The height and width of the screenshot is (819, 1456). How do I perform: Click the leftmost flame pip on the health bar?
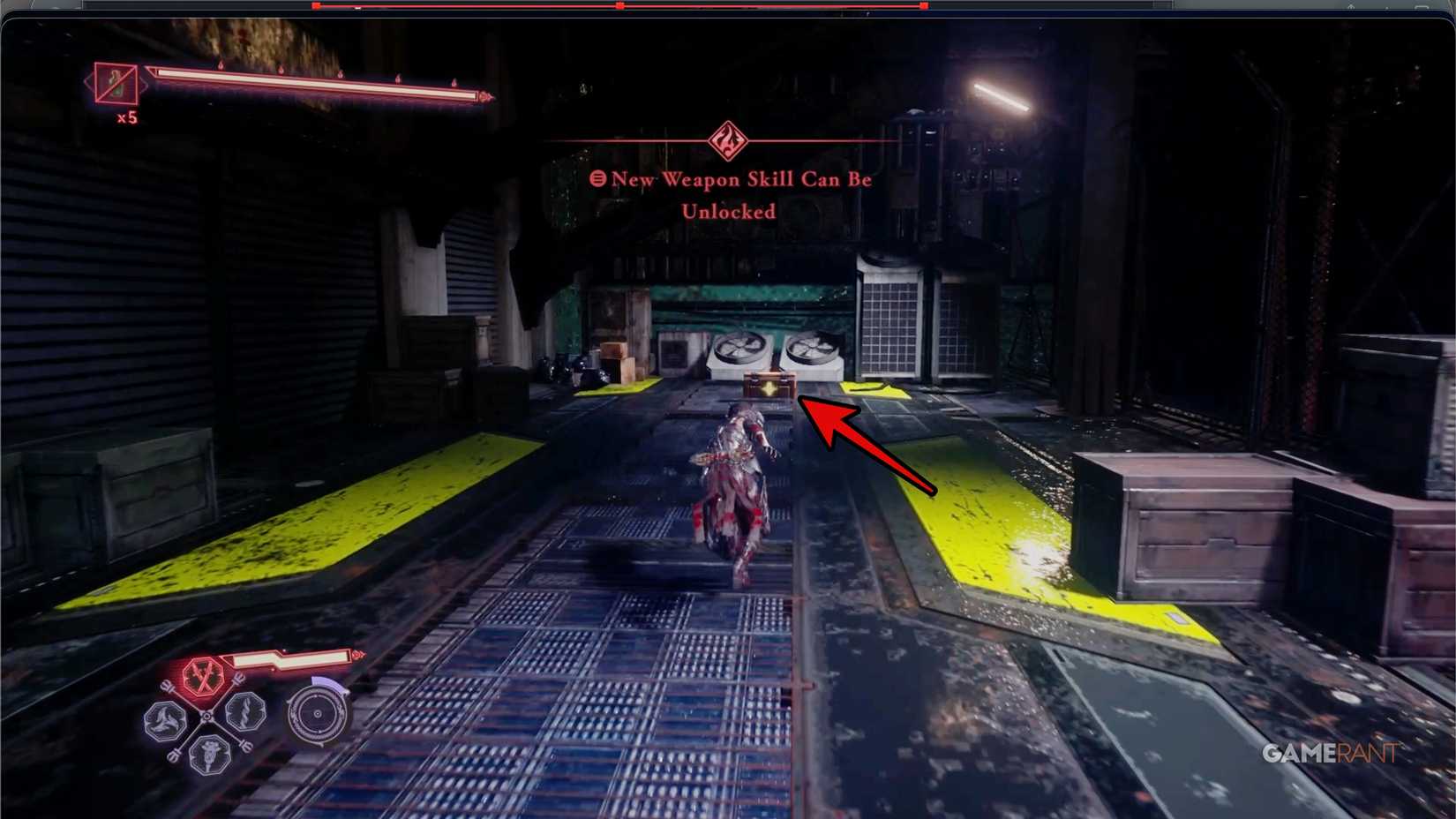tap(221, 63)
